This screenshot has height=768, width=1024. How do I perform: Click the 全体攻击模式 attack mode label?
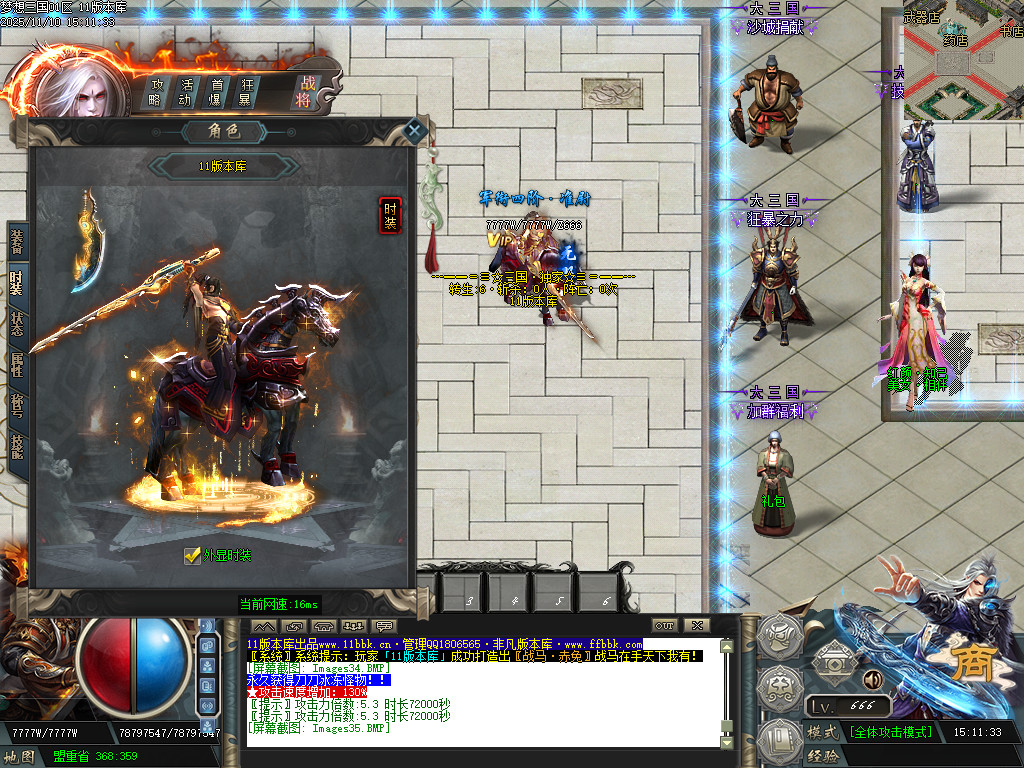pyautogui.click(x=891, y=732)
